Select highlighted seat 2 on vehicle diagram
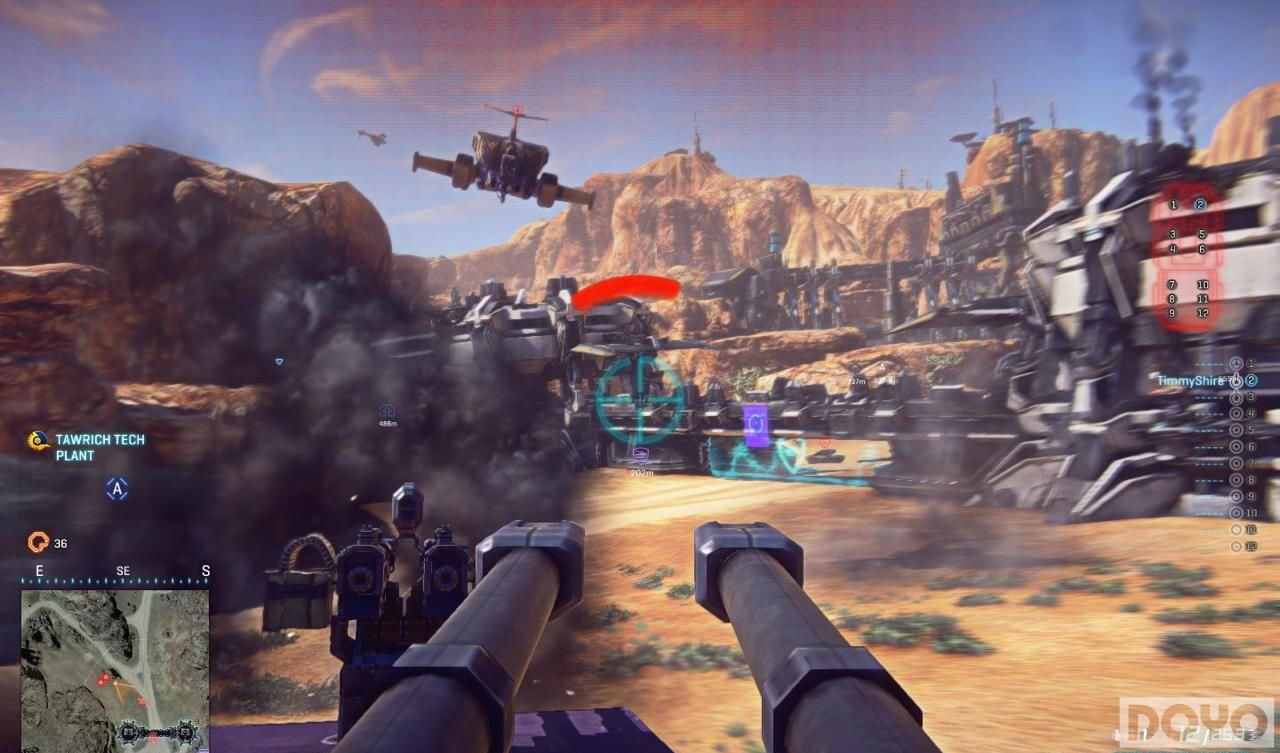Viewport: 1280px width, 753px height. (1201, 205)
